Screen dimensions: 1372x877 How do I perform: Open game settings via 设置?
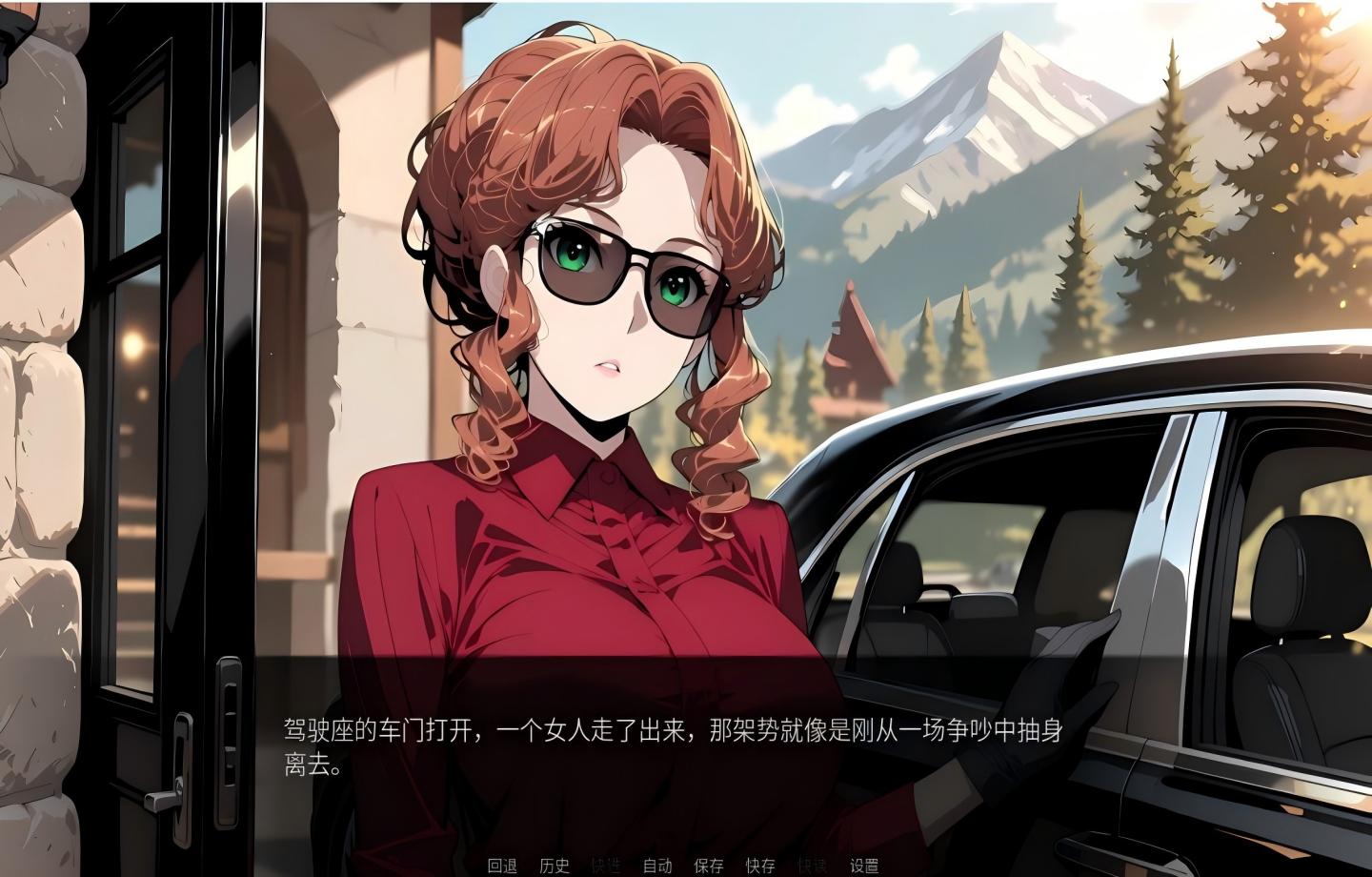click(865, 867)
